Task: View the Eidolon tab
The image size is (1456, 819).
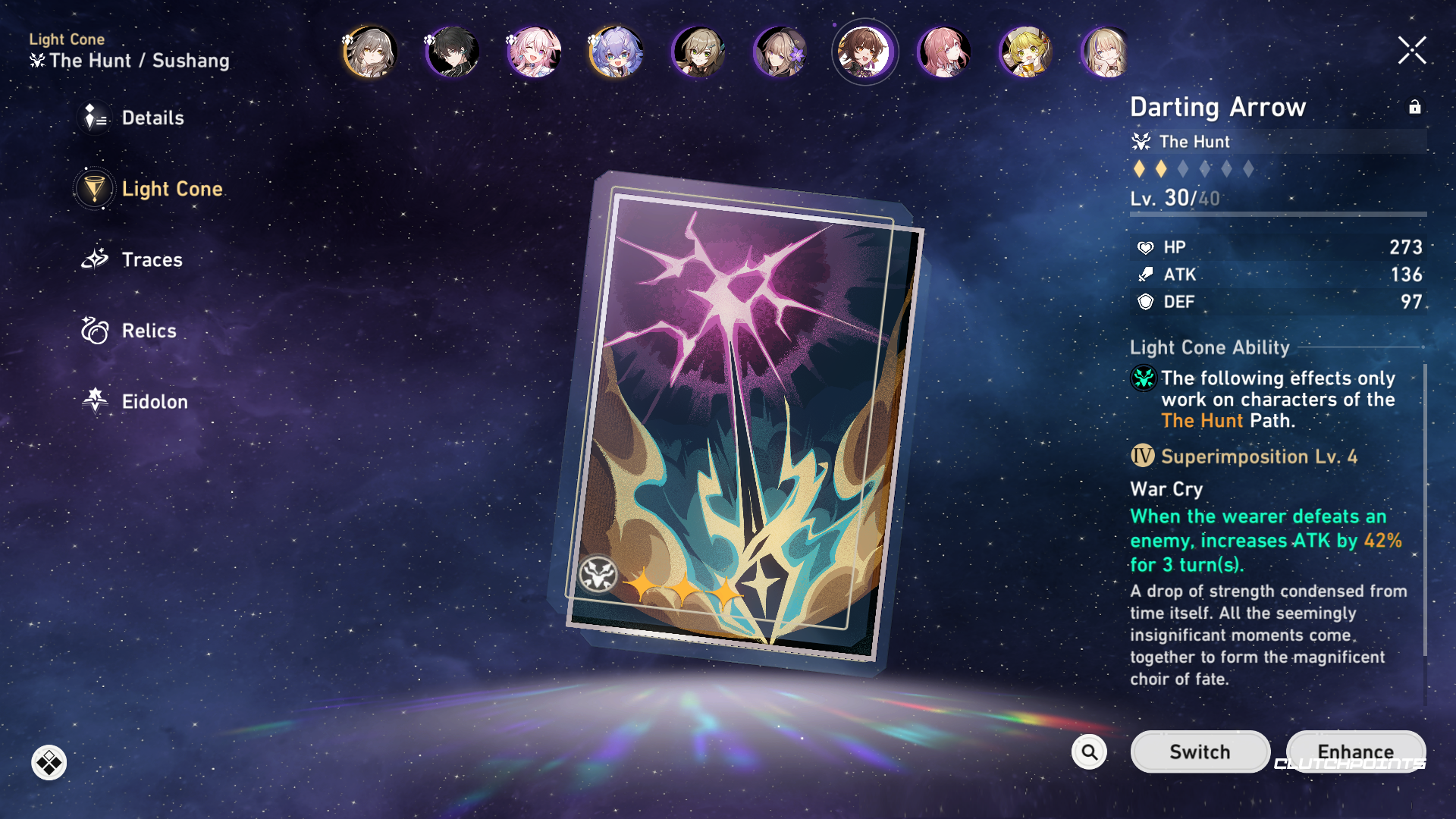Action: tap(154, 402)
